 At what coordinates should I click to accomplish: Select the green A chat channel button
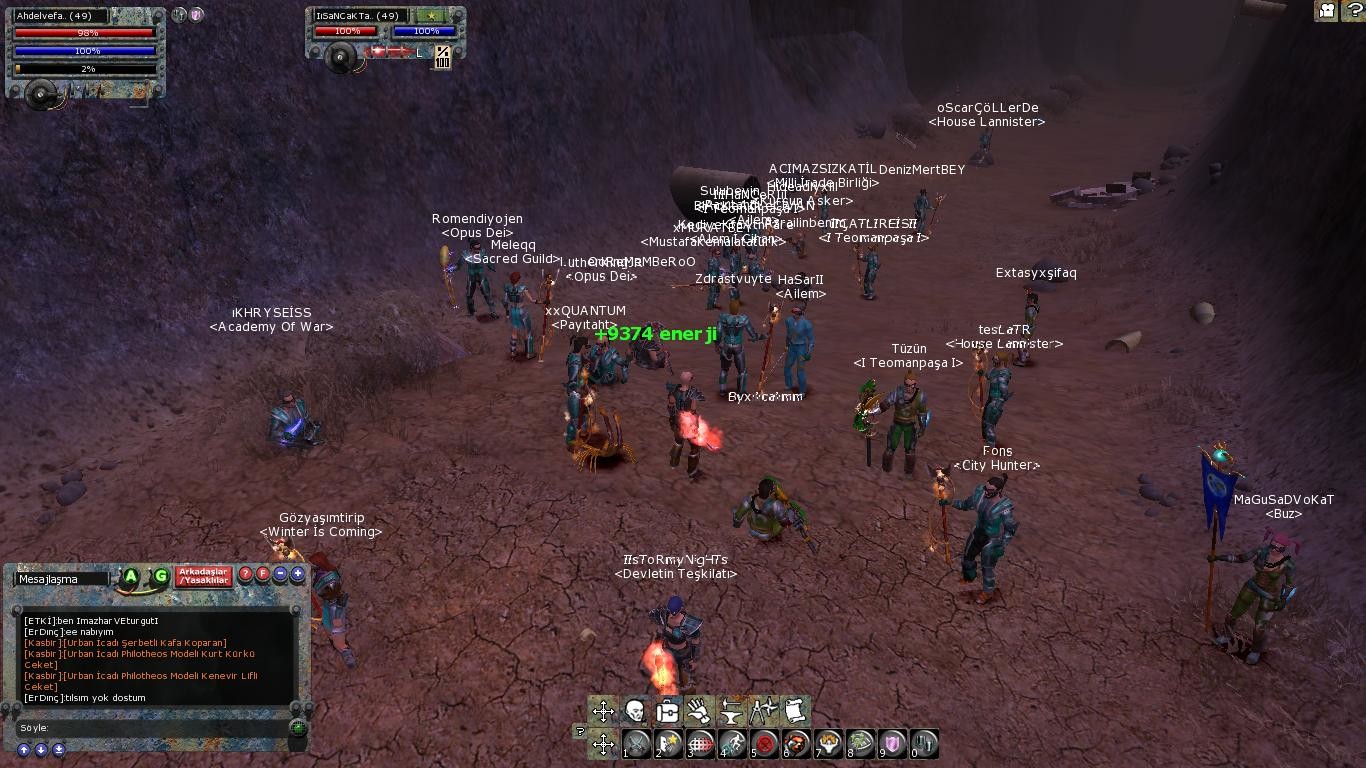pos(131,576)
